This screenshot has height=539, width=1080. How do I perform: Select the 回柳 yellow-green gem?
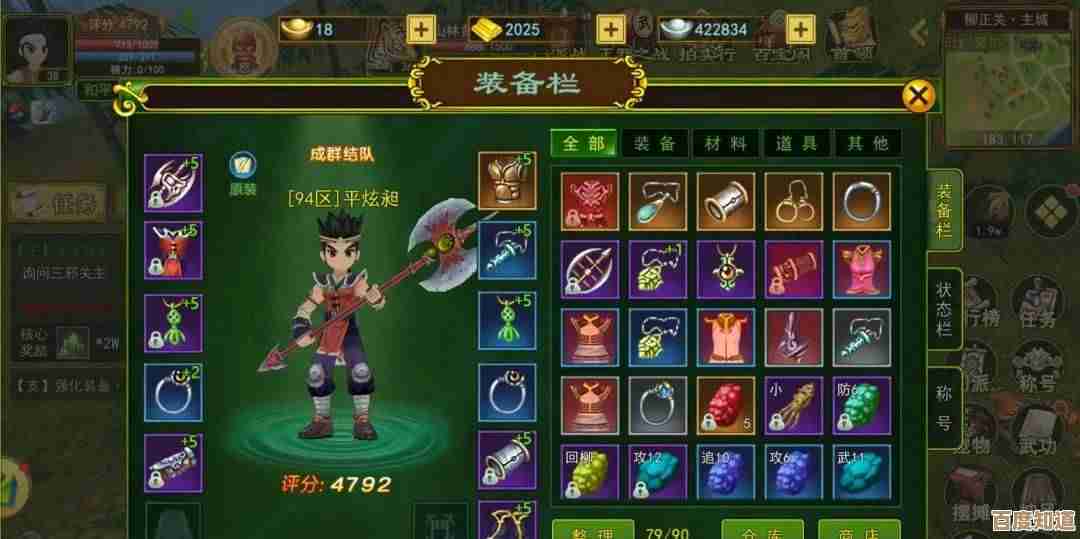[590, 472]
